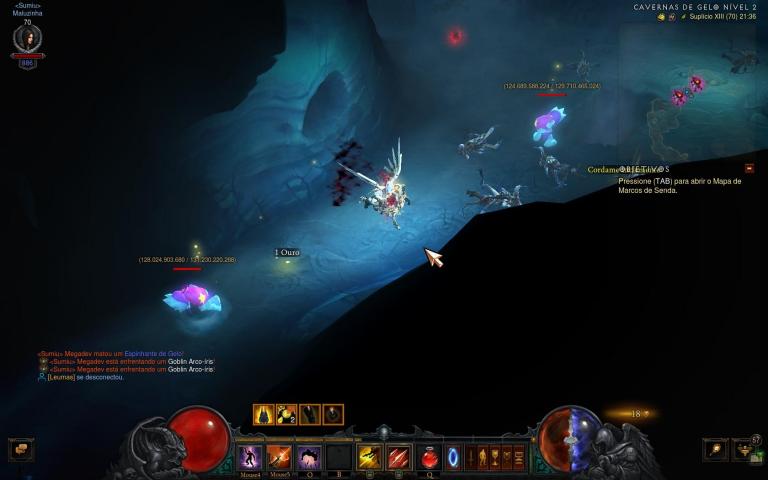
Task: Use the golden lightning strike skill
Action: (x=370, y=458)
